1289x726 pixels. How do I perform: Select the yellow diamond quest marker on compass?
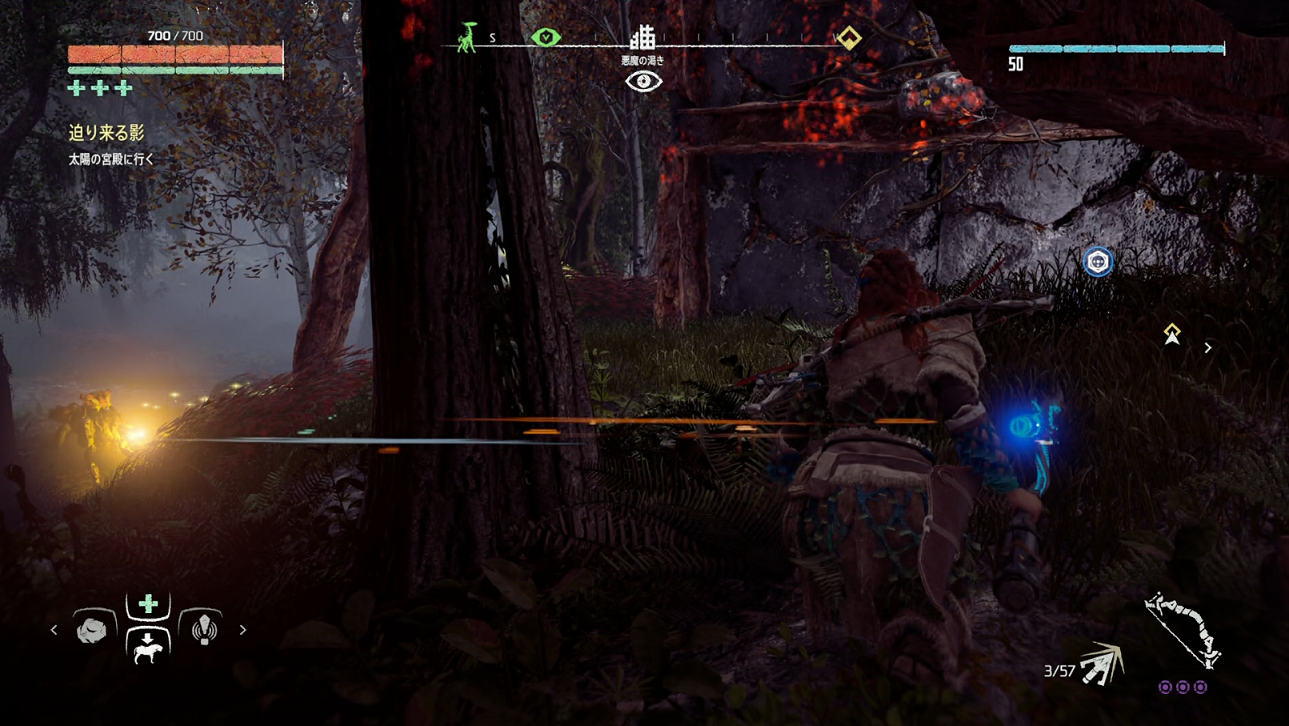849,38
